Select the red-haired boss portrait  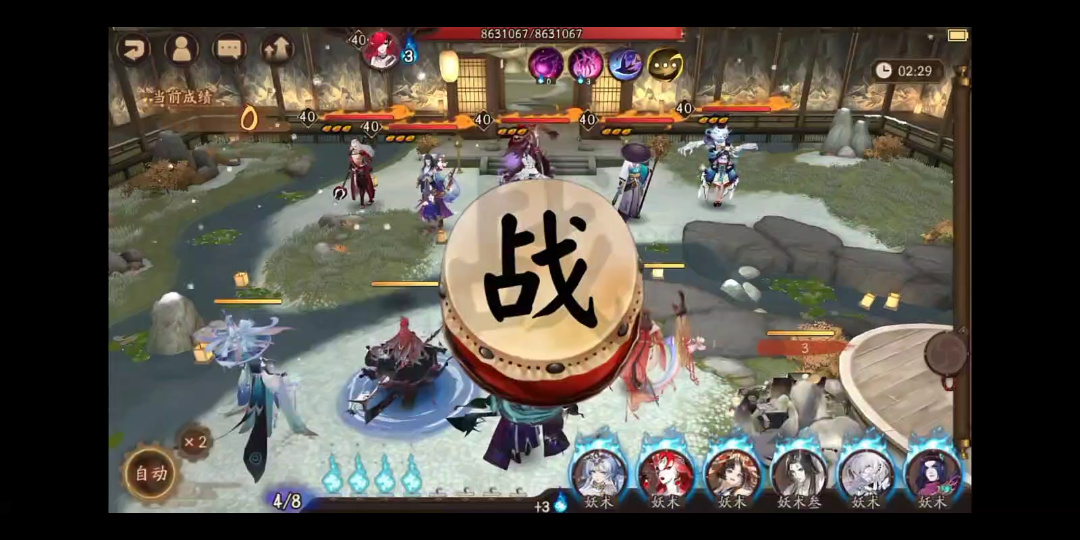coord(381,50)
